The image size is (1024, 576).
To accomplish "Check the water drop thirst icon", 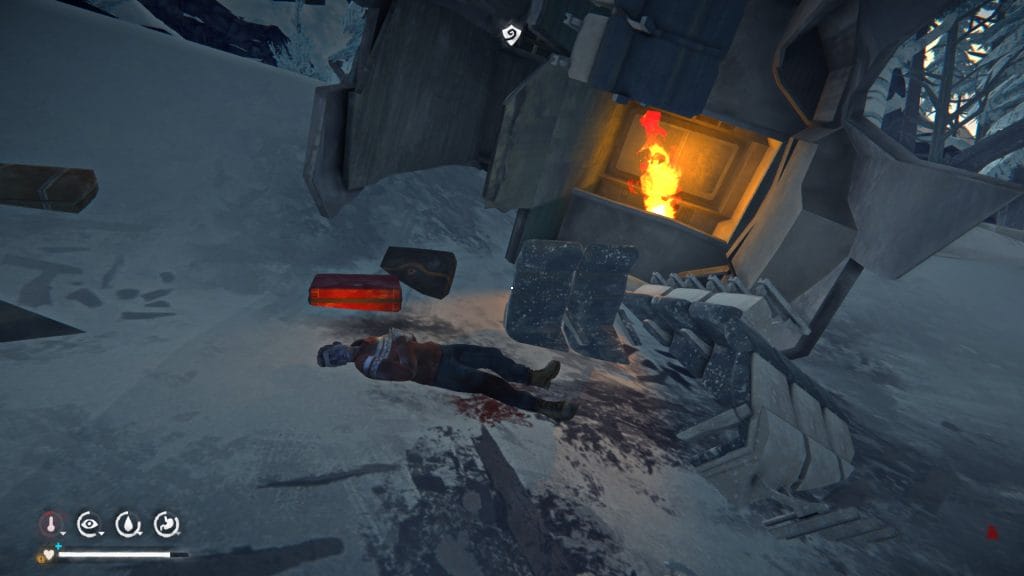I will (x=127, y=523).
